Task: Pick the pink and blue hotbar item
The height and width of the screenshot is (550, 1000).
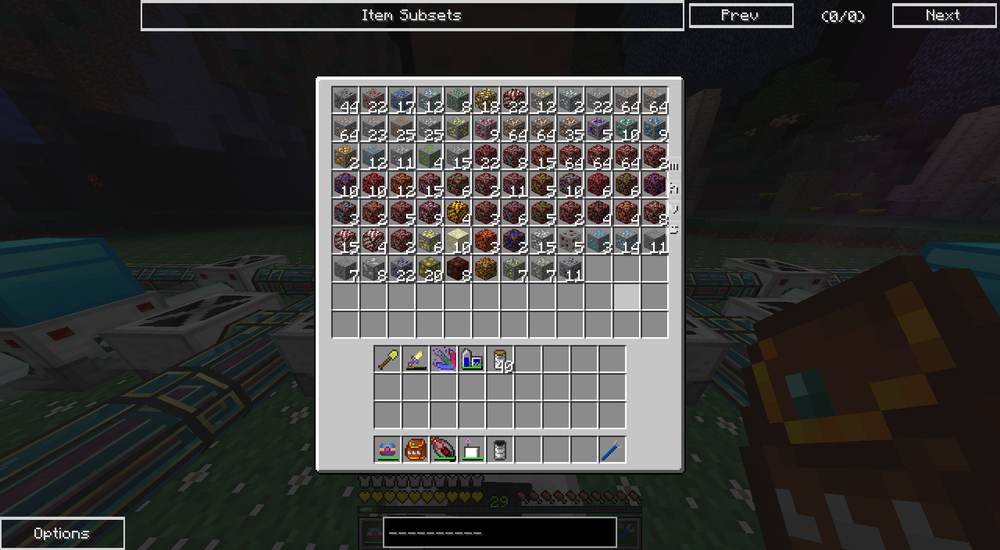Action: 388,450
